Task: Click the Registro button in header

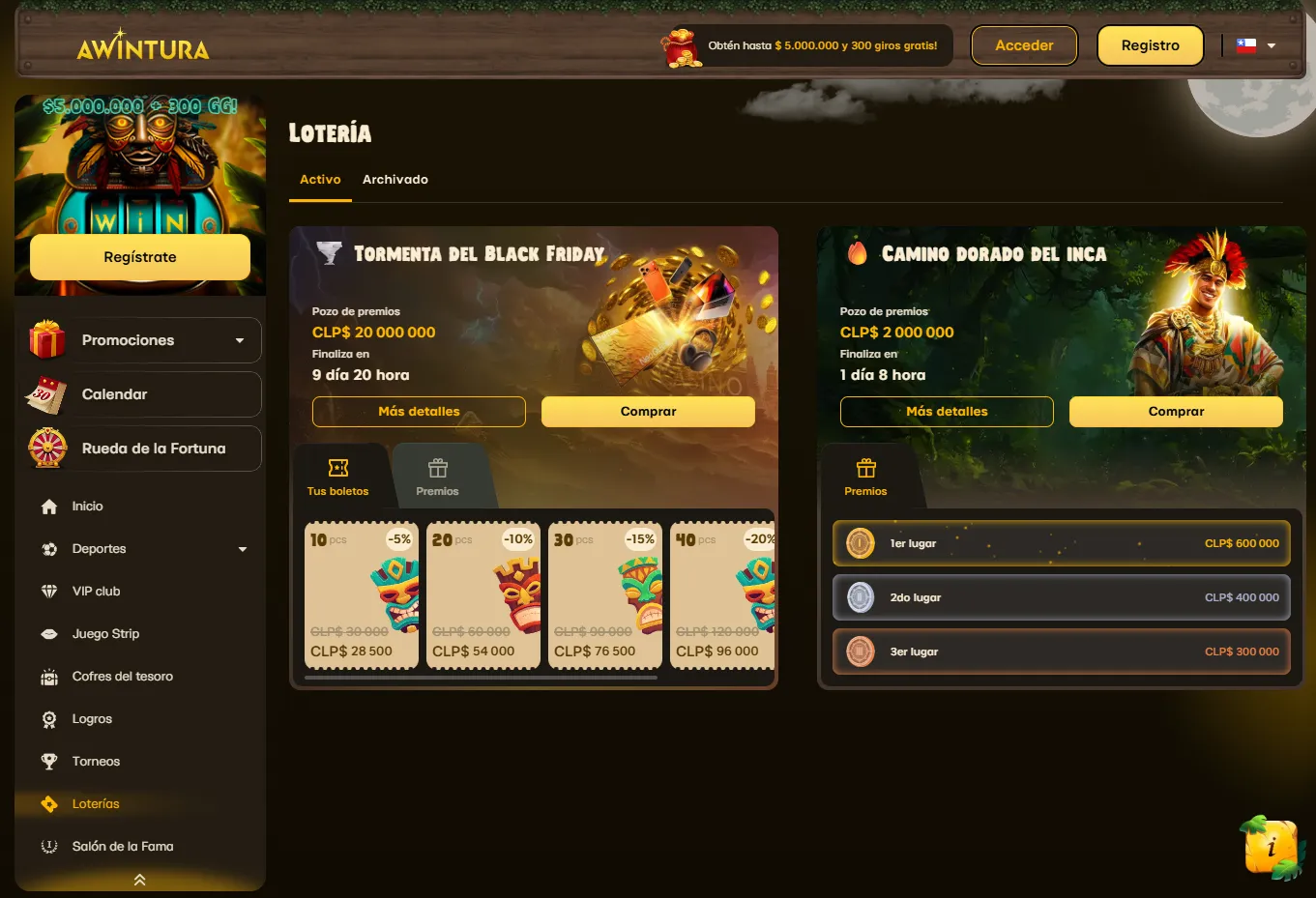Action: click(x=1150, y=45)
